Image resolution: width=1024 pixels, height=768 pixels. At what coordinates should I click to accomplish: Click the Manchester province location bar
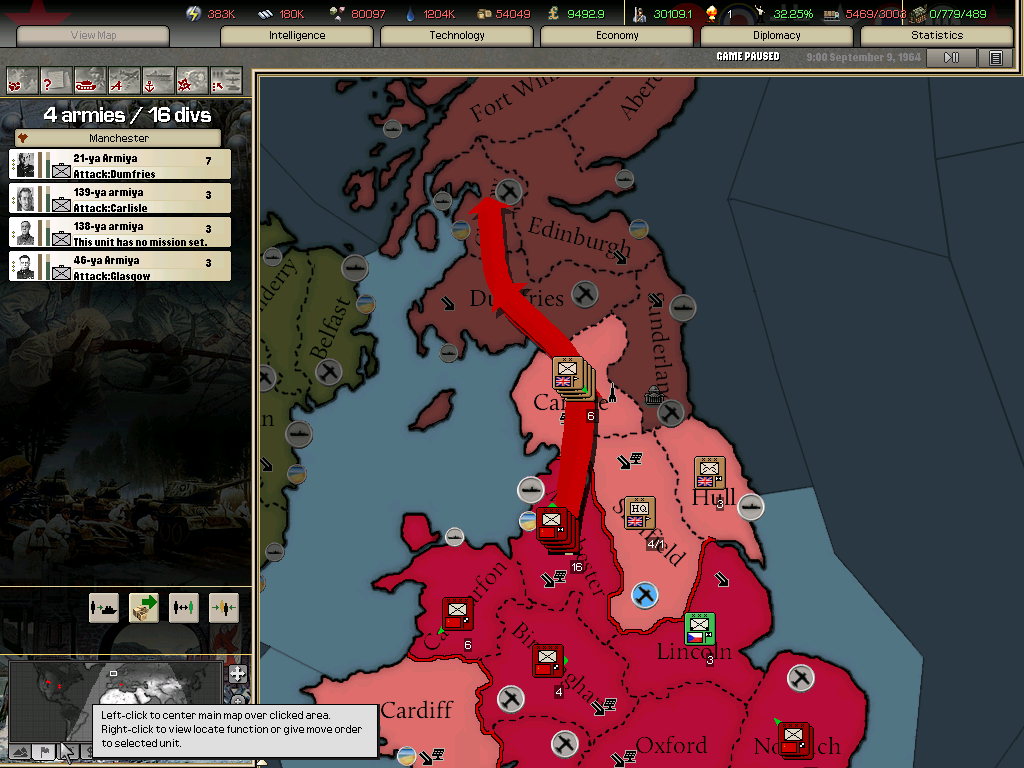[119, 138]
